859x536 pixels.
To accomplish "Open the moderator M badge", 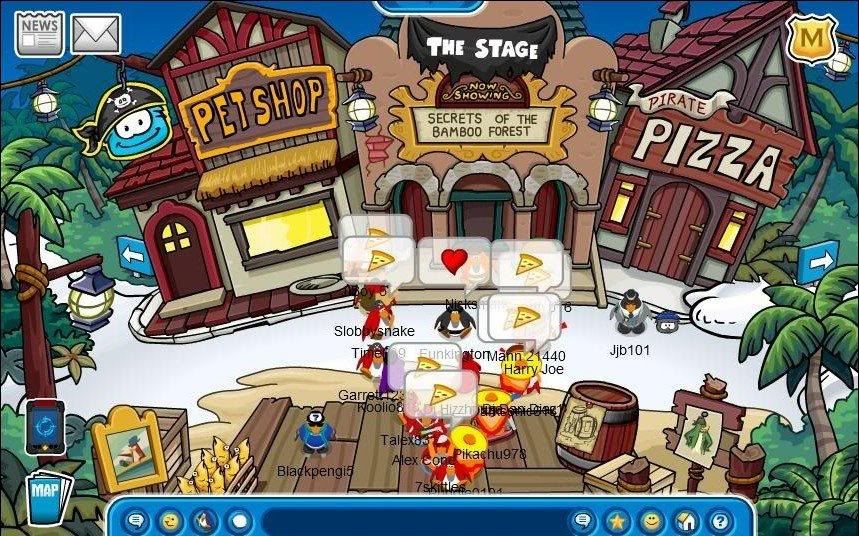I will (x=811, y=39).
